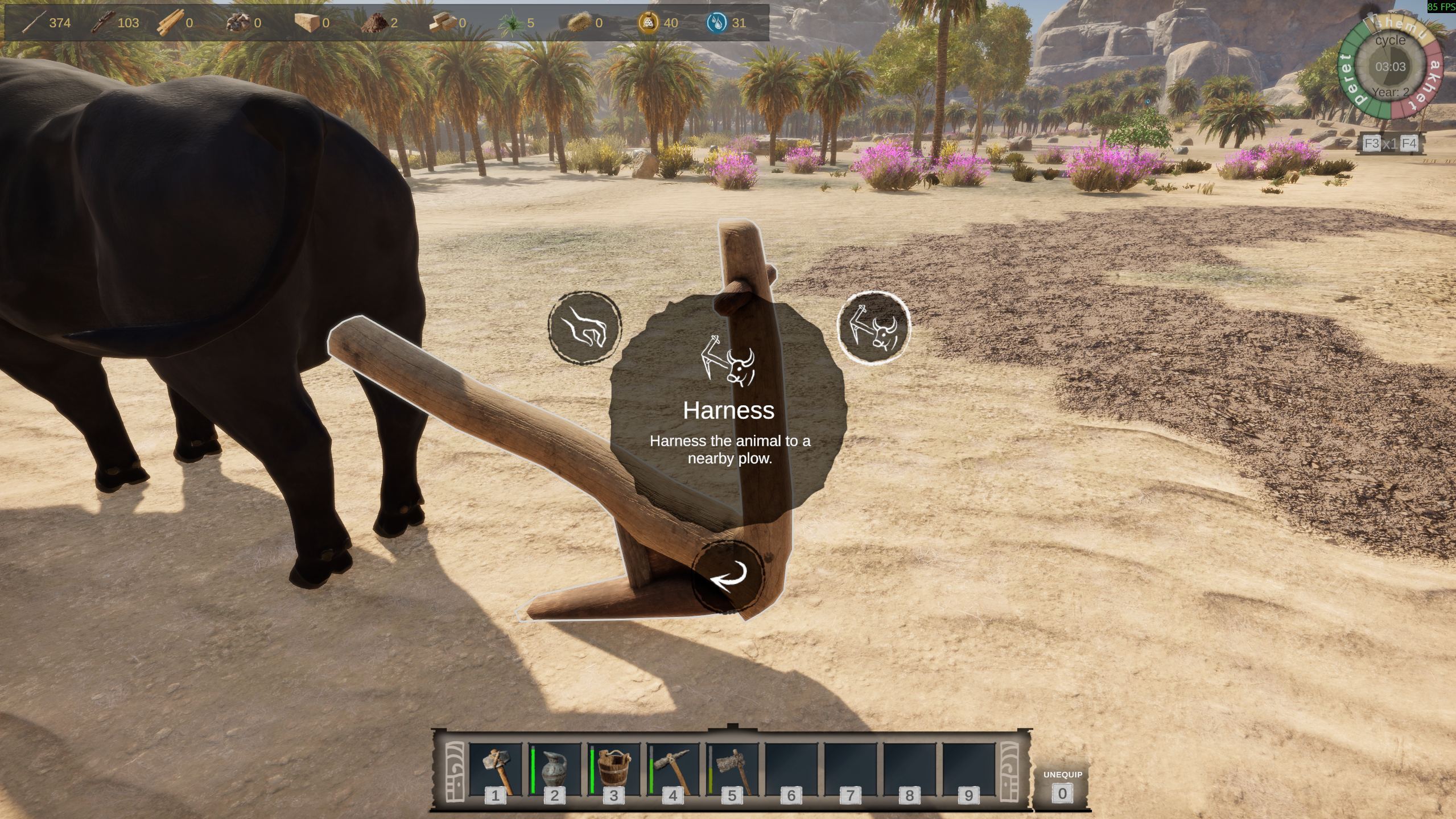The height and width of the screenshot is (819, 1456).
Task: Select the stone axe hotbar slot
Action: [x=732, y=771]
